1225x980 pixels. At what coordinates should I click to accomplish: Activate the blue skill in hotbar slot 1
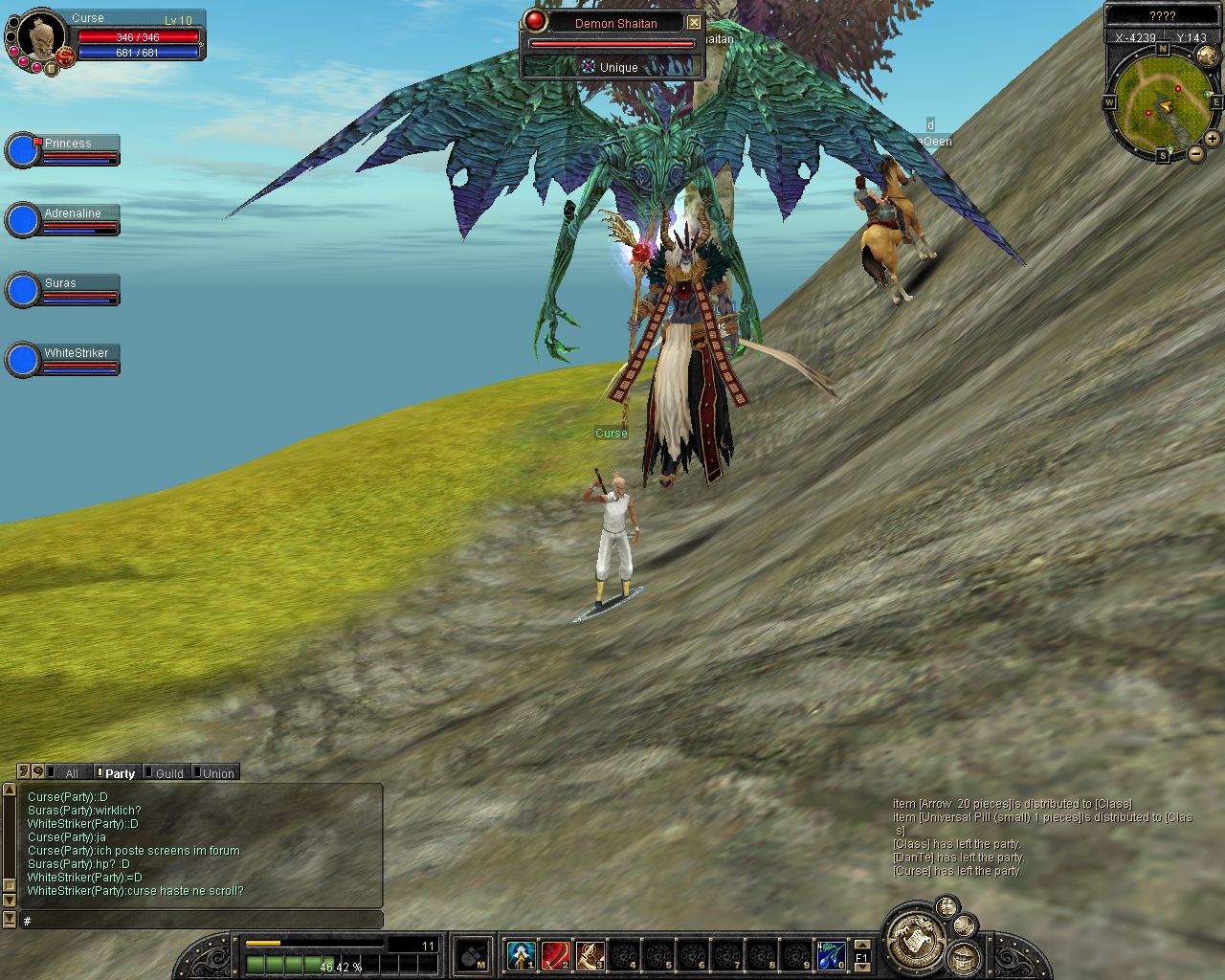[x=521, y=954]
